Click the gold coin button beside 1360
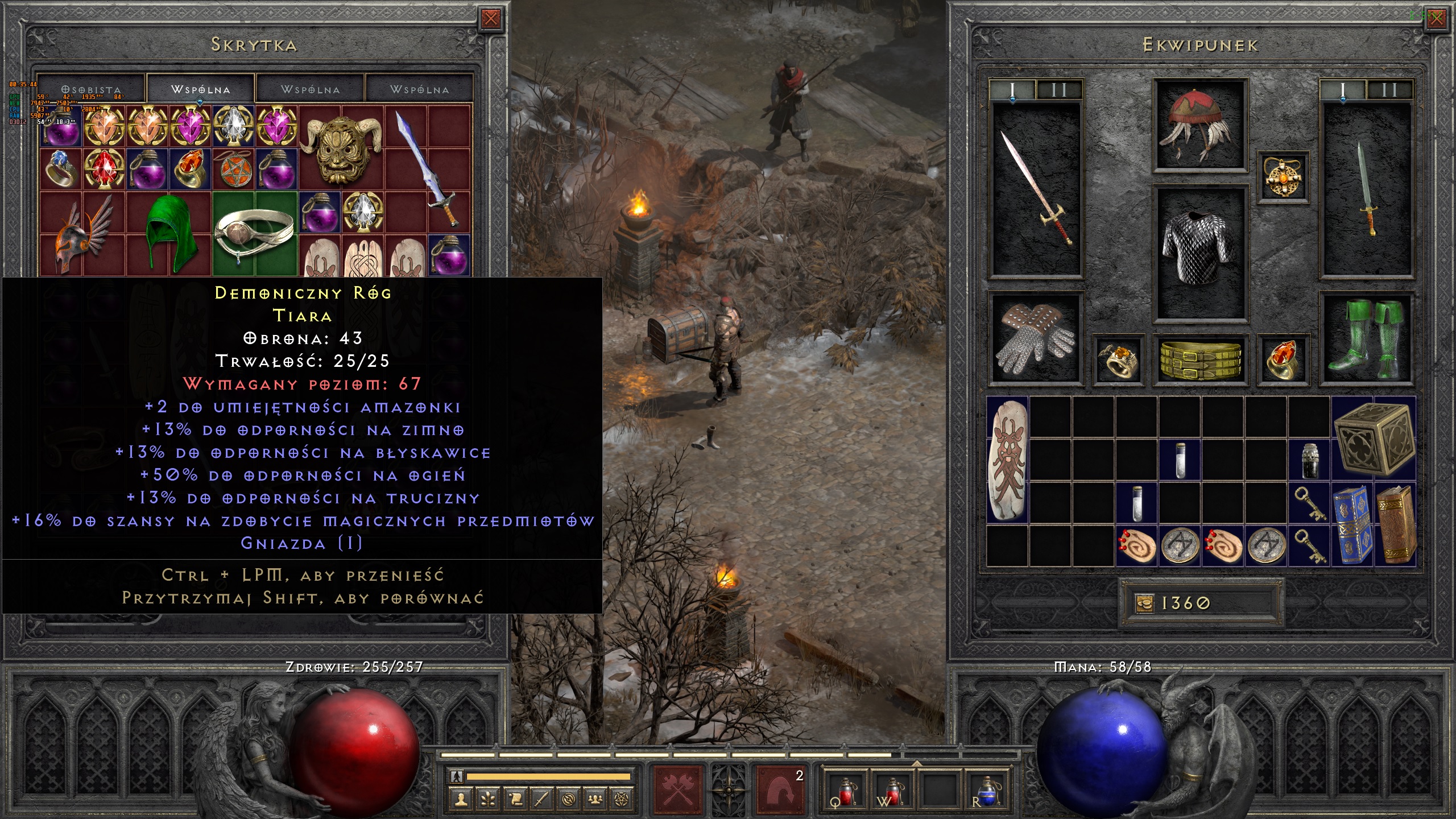Screen dimensions: 1456x819 tap(1144, 602)
